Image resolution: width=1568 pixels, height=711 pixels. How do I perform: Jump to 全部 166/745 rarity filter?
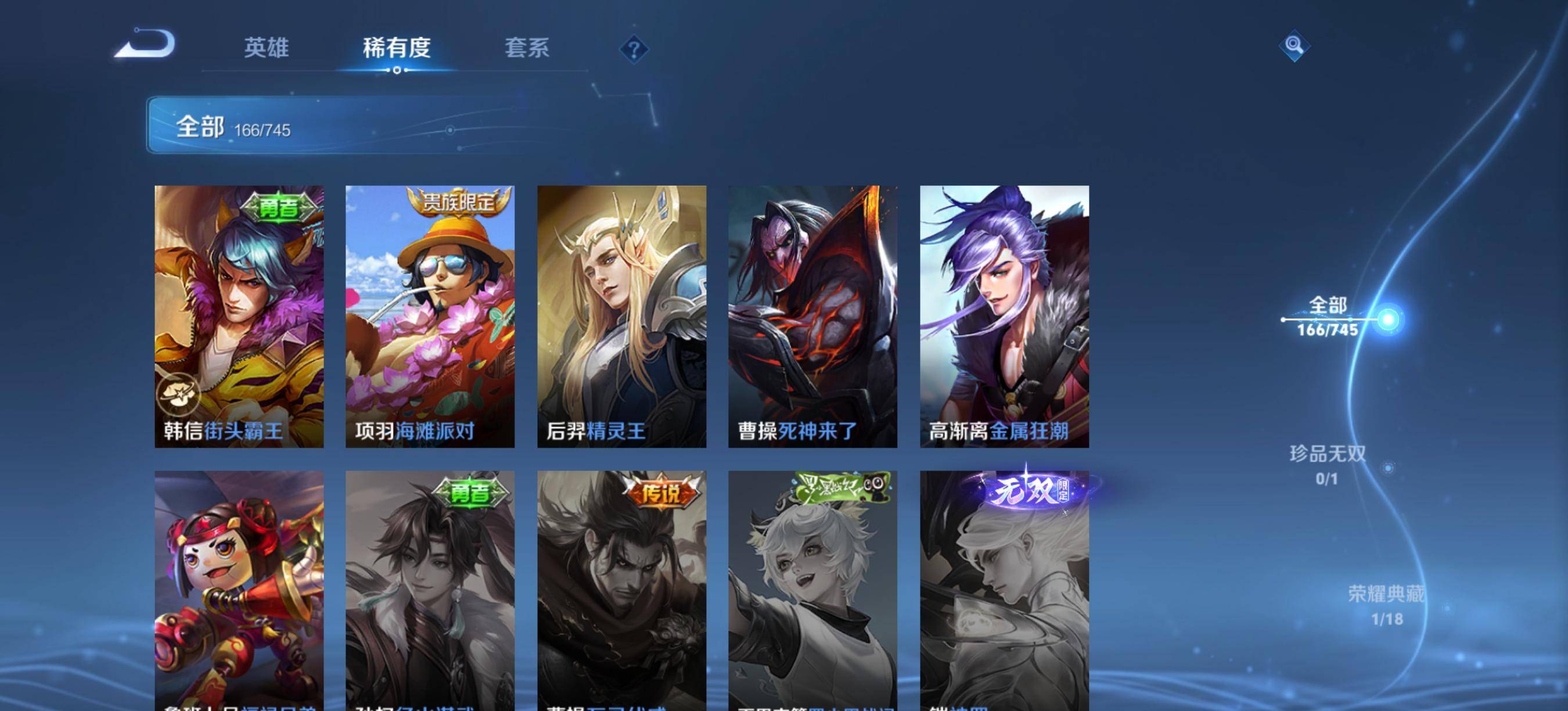1328,317
